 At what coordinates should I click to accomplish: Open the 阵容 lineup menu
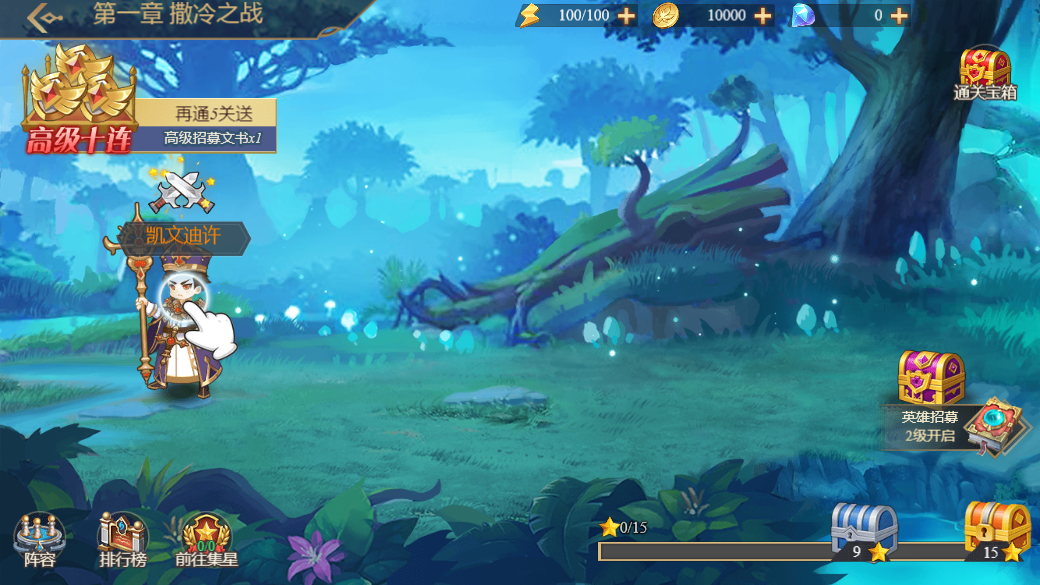[x=40, y=541]
